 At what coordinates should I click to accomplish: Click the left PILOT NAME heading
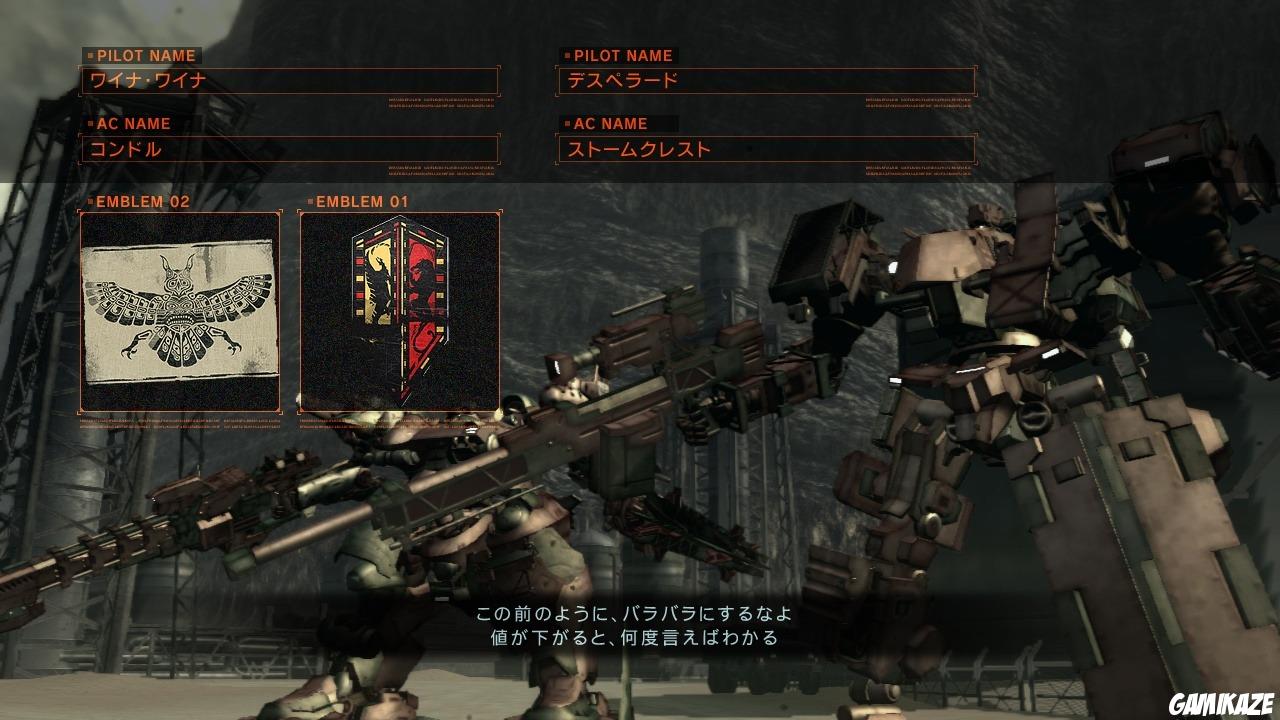(x=145, y=56)
